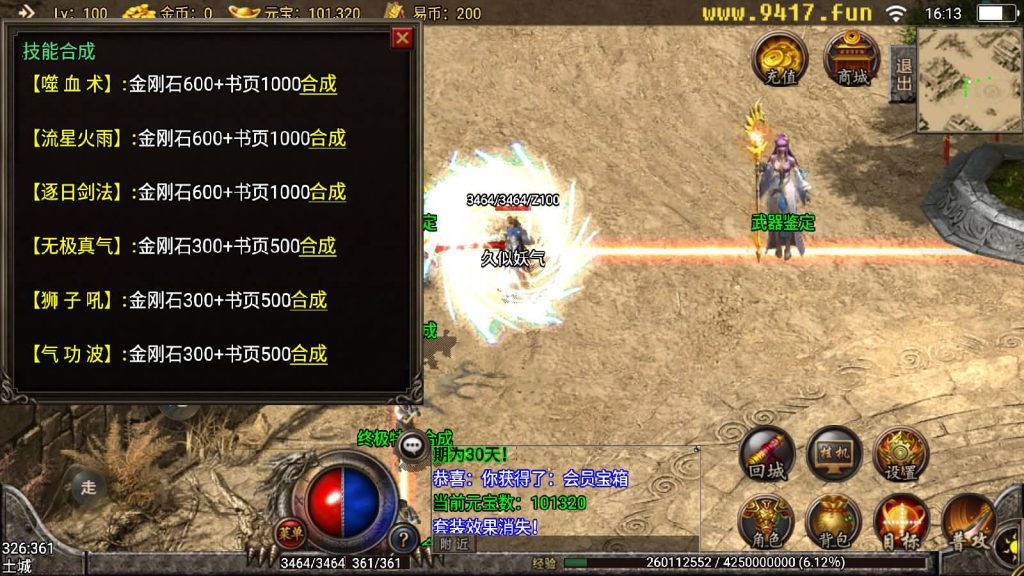Synthesize the 狮子吼 skill
Screen dimensions: 1024x576
[x=308, y=300]
